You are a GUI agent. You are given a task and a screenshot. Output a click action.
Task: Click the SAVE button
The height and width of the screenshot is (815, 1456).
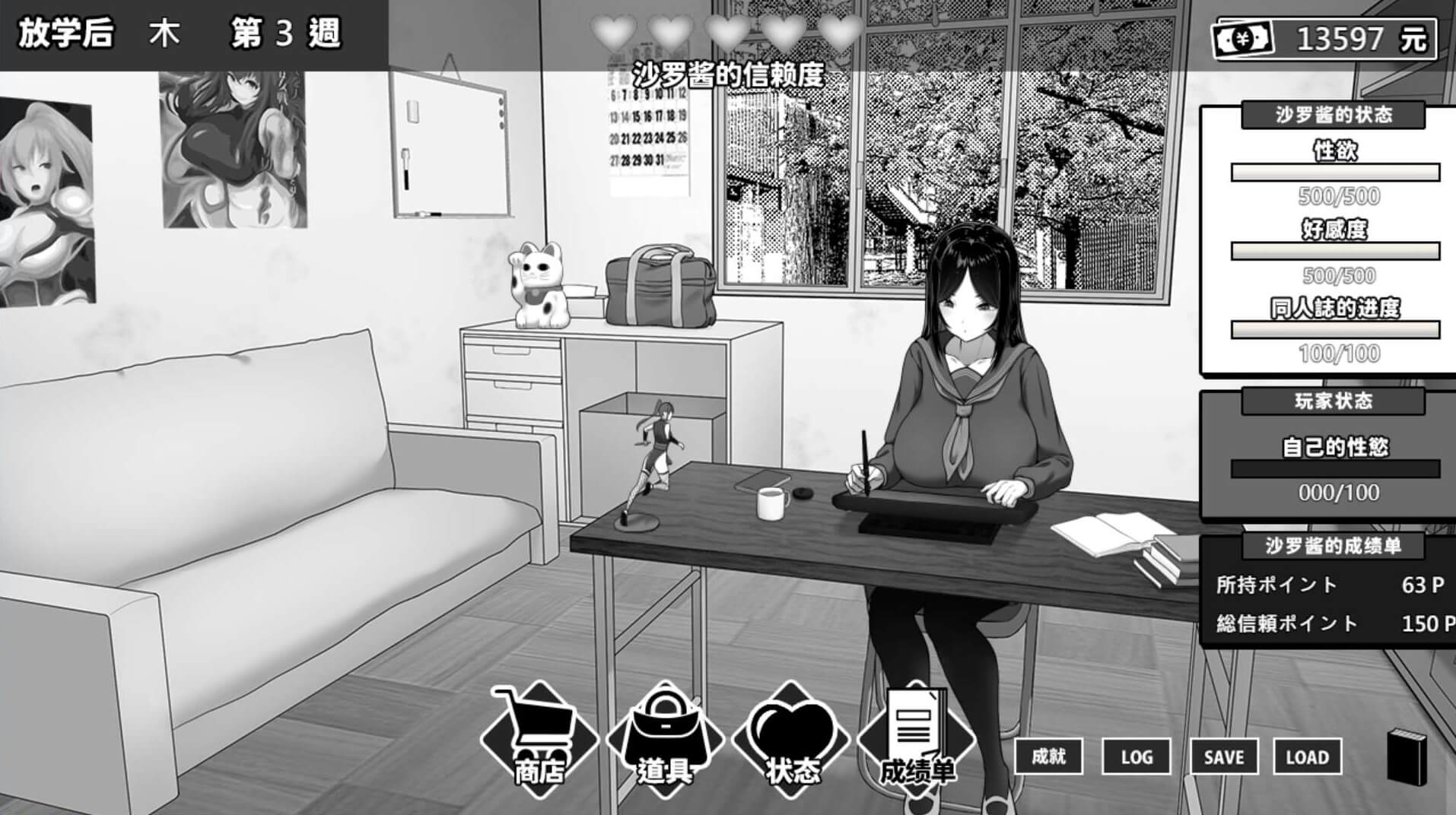coord(1223,756)
